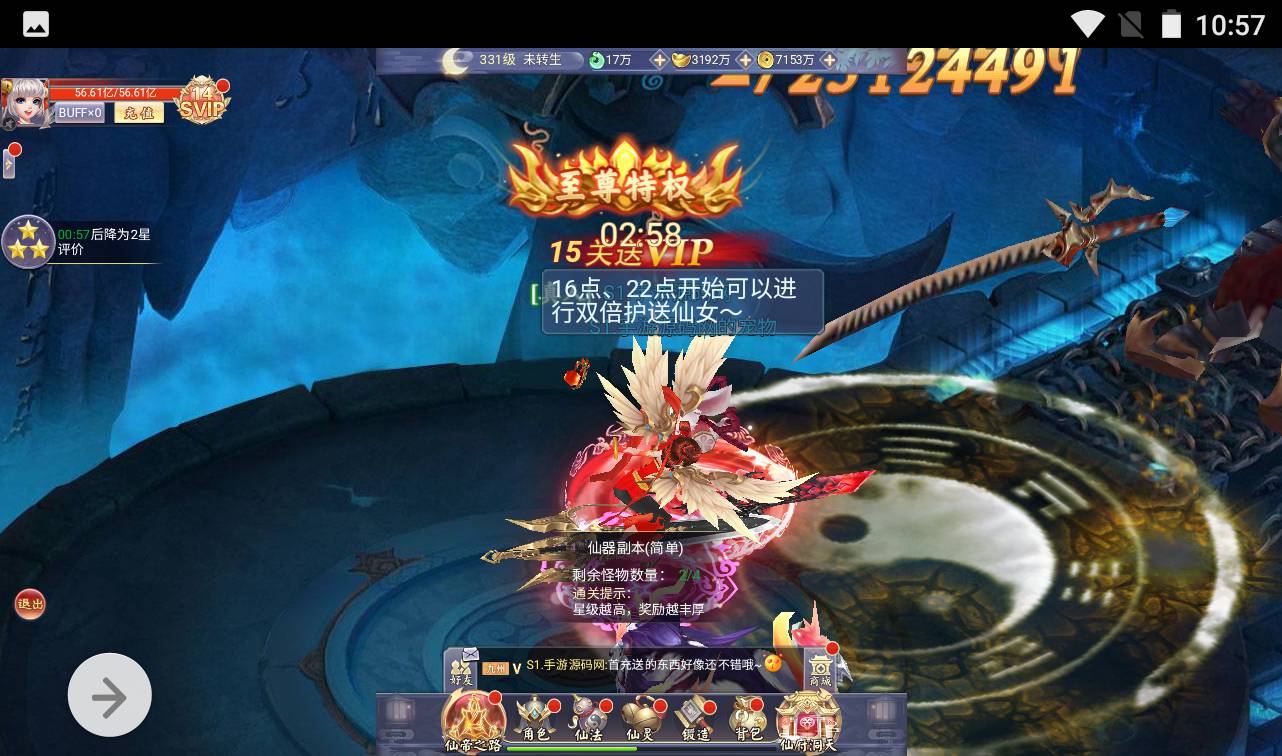1282x756 pixels.
Task: Click the 退出 exit dungeon button
Action: [30, 603]
